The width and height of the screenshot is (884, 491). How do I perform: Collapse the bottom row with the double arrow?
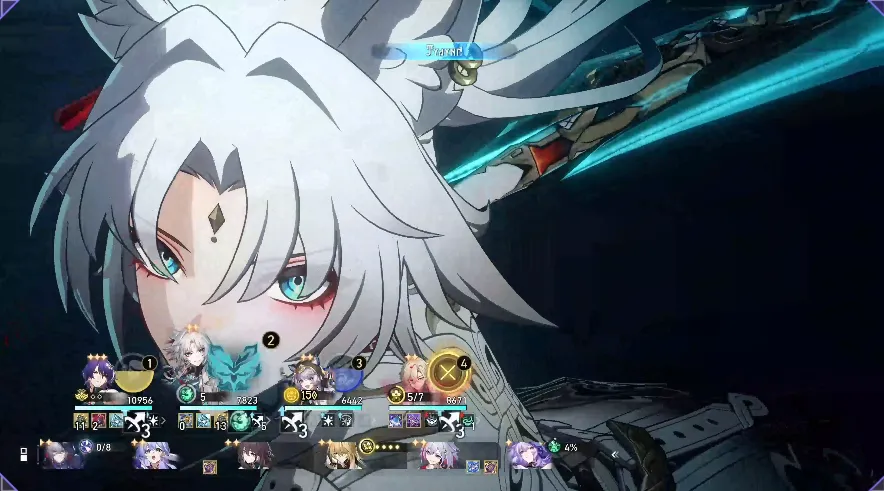(616, 454)
